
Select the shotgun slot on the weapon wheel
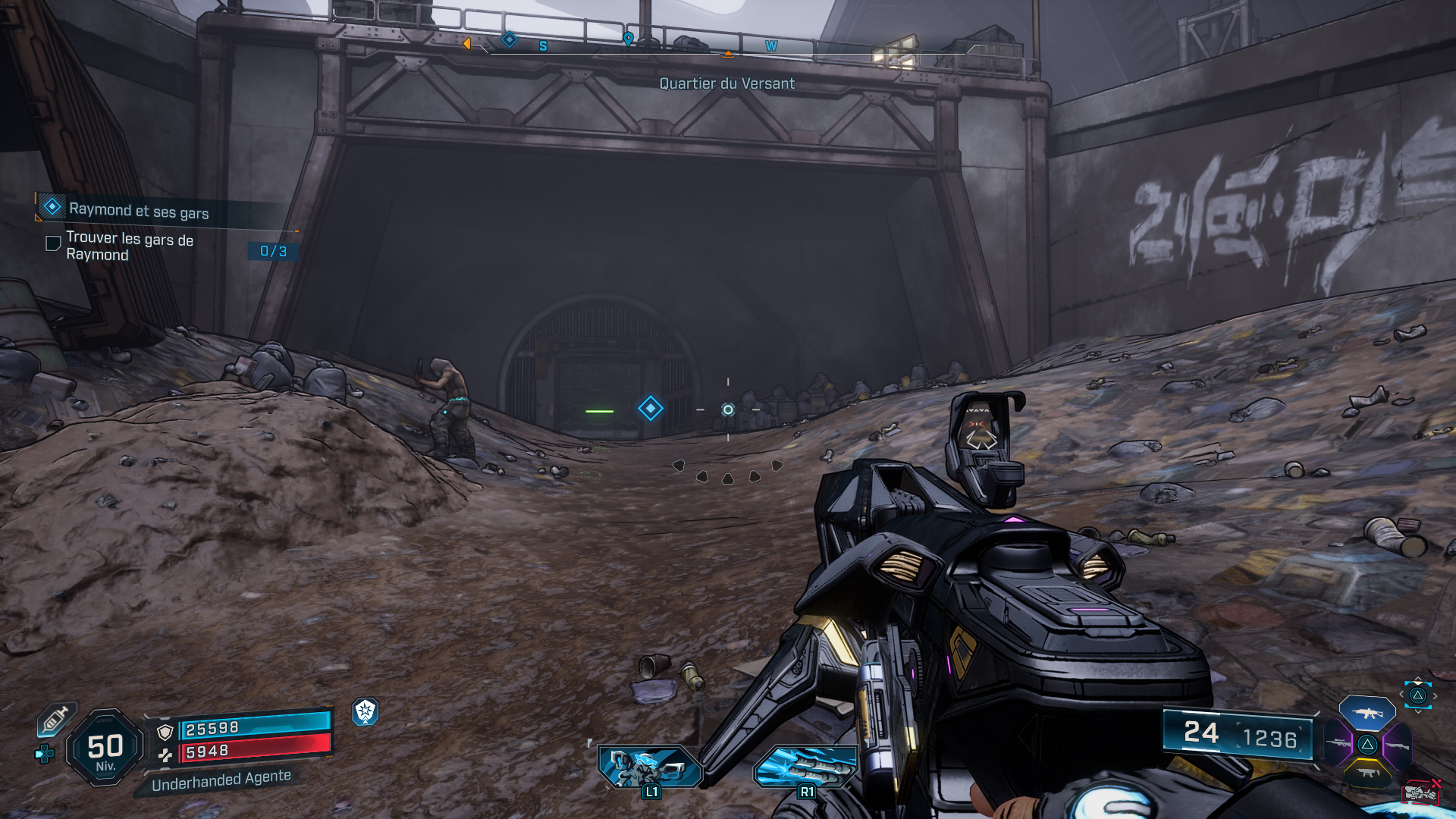(x=1398, y=746)
